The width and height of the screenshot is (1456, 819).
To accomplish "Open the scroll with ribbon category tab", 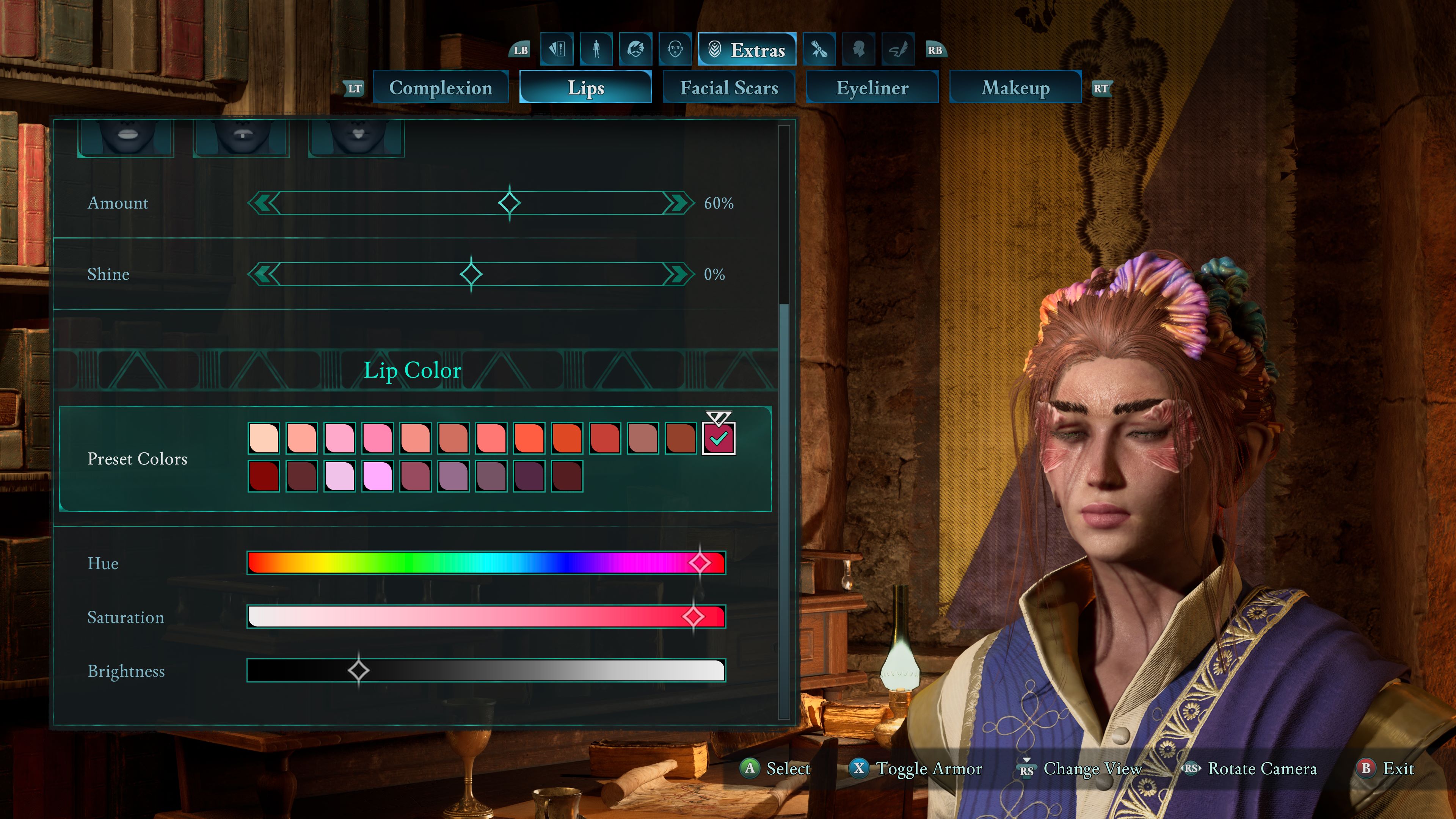I will (x=819, y=50).
